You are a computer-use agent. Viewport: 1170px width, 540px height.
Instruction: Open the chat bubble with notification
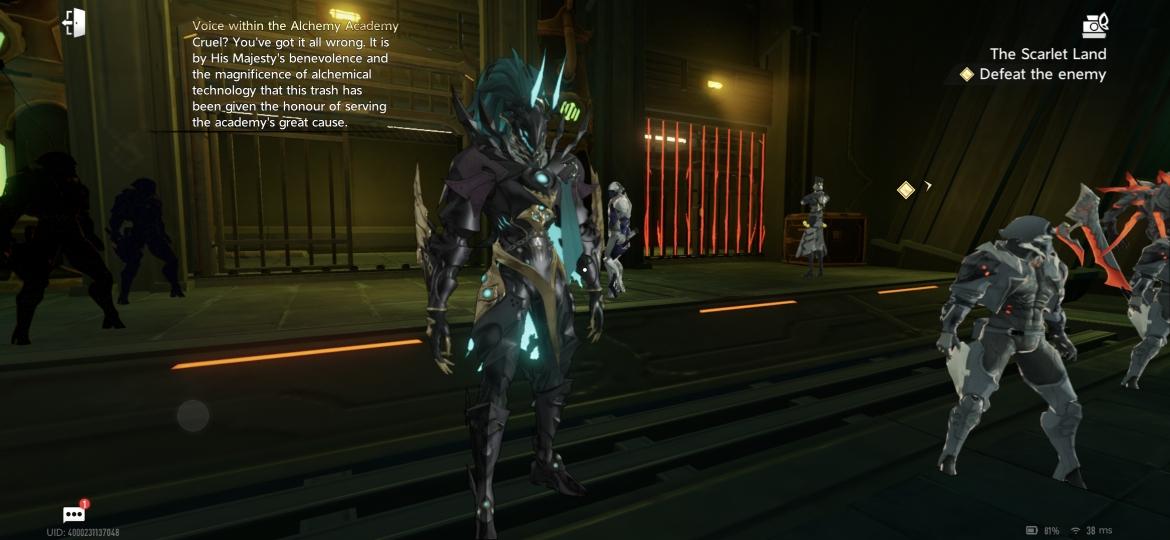pyautogui.click(x=75, y=514)
